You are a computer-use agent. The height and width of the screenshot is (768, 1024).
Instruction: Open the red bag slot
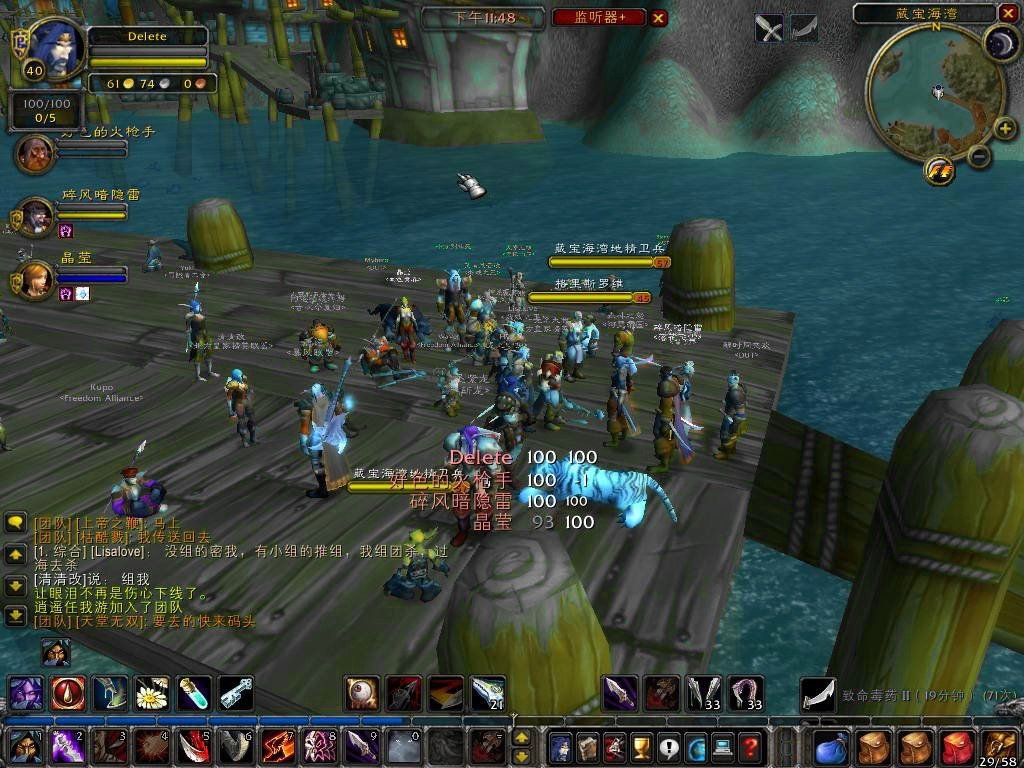958,747
